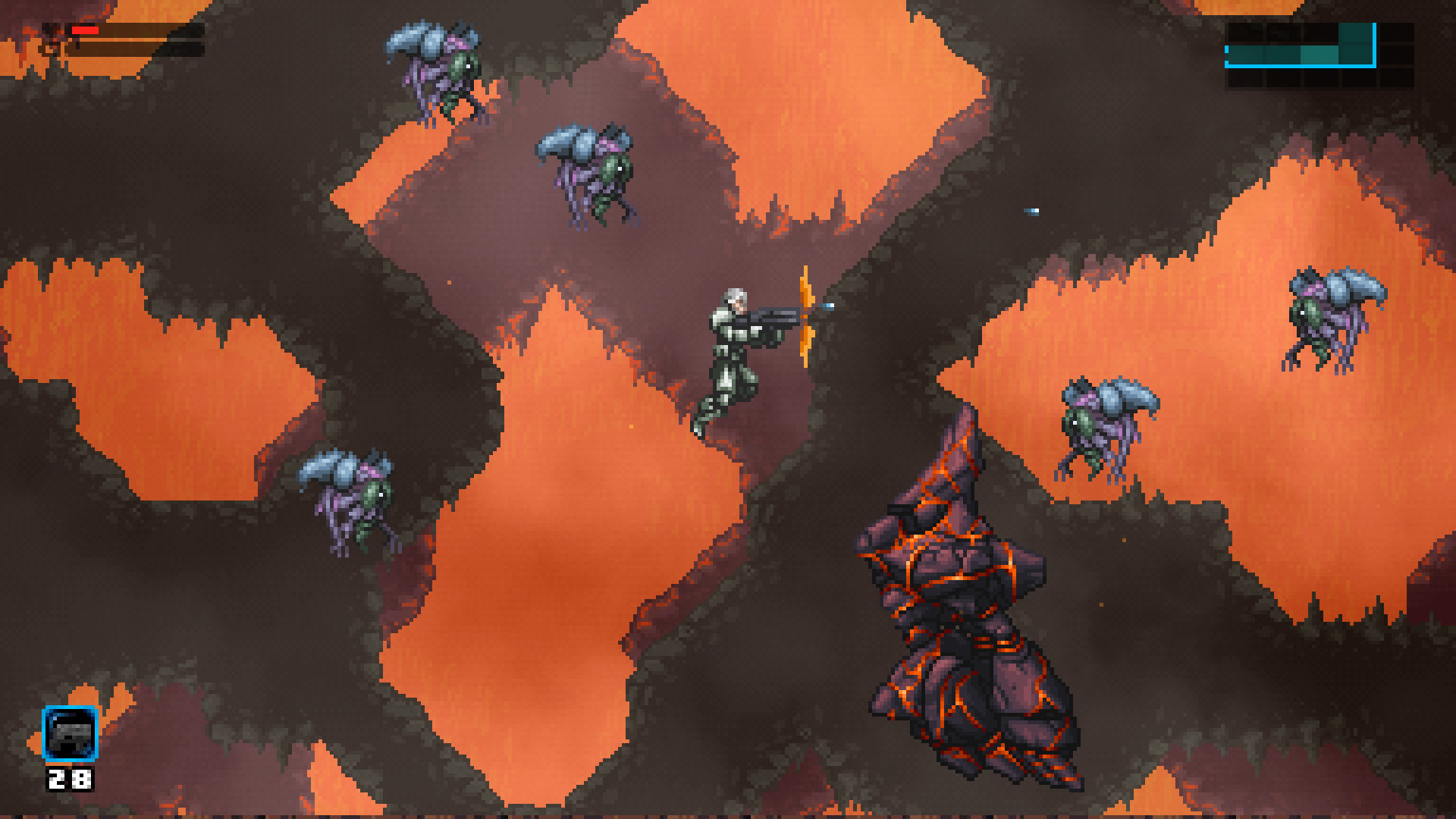Image resolution: width=1456 pixels, height=819 pixels.
Task: Click the brightest teal cell in the energy grid
Action: click(1319, 55)
